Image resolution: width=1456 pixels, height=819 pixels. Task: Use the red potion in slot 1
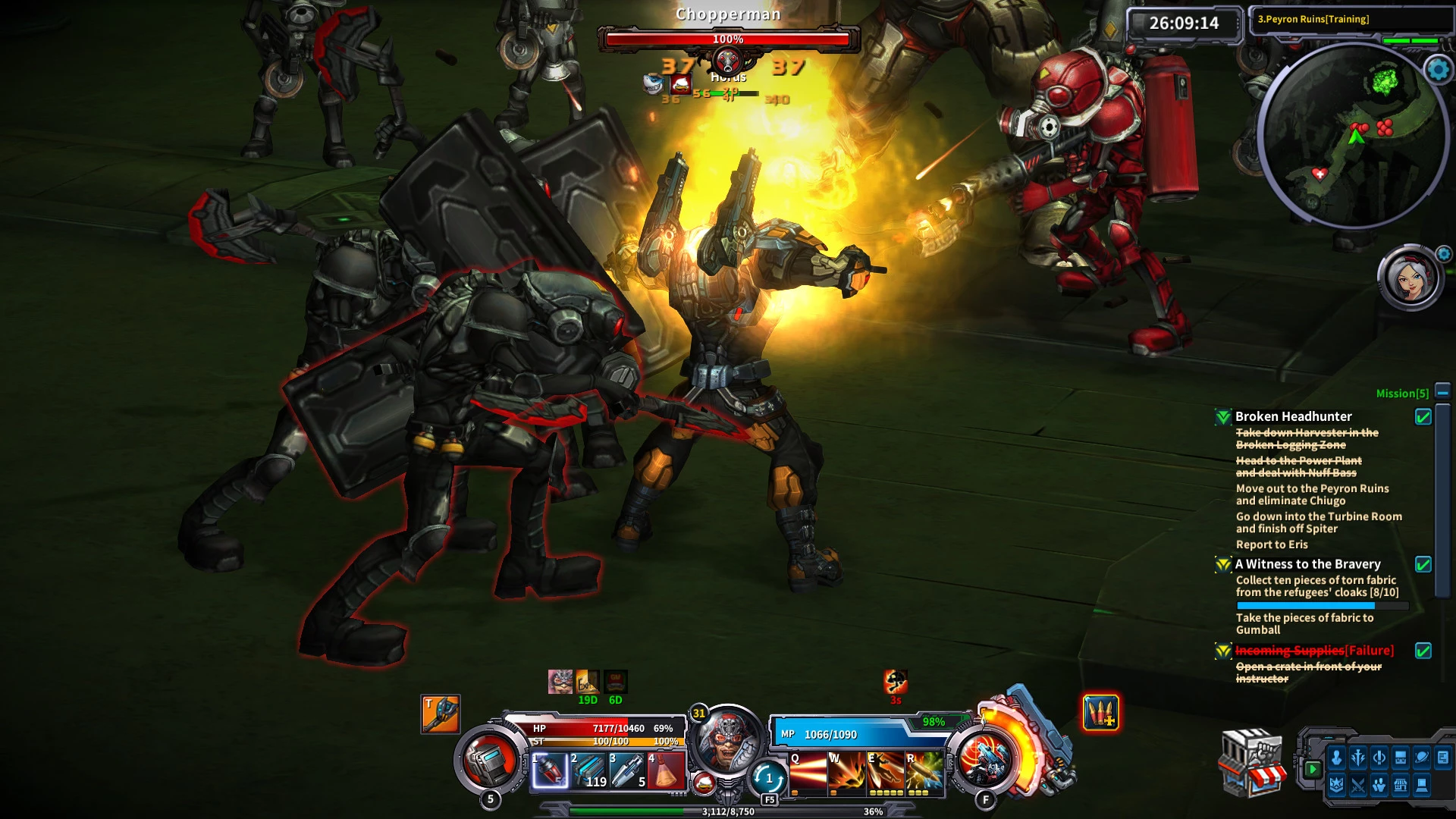(x=550, y=771)
